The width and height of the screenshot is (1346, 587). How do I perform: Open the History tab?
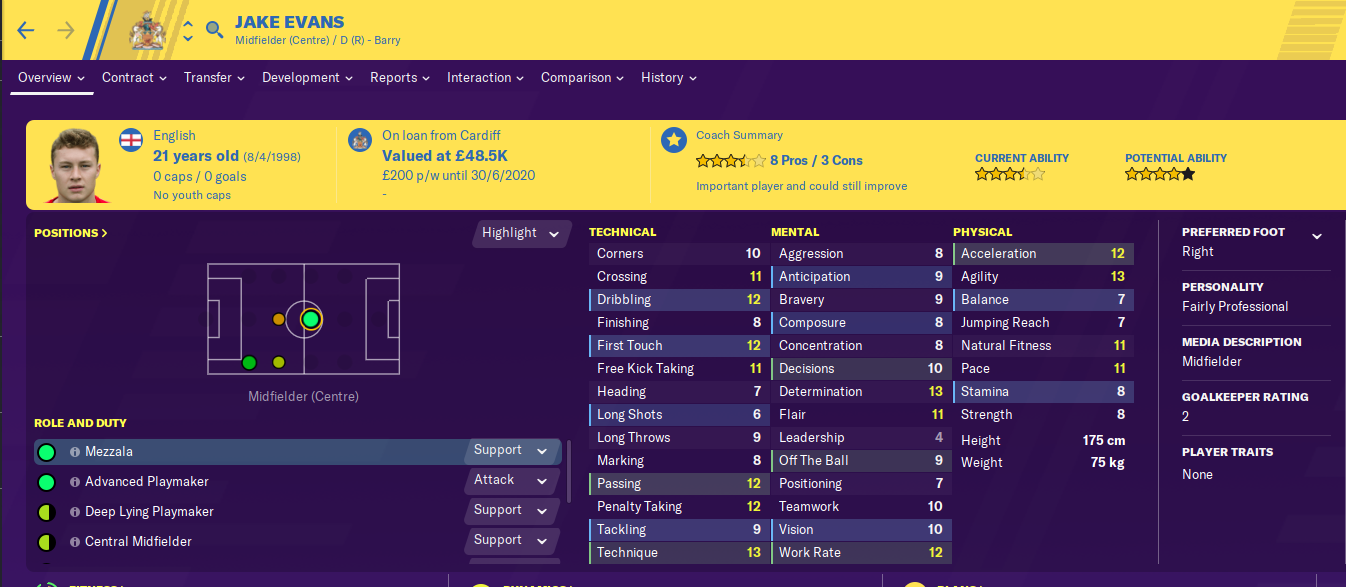click(x=668, y=78)
